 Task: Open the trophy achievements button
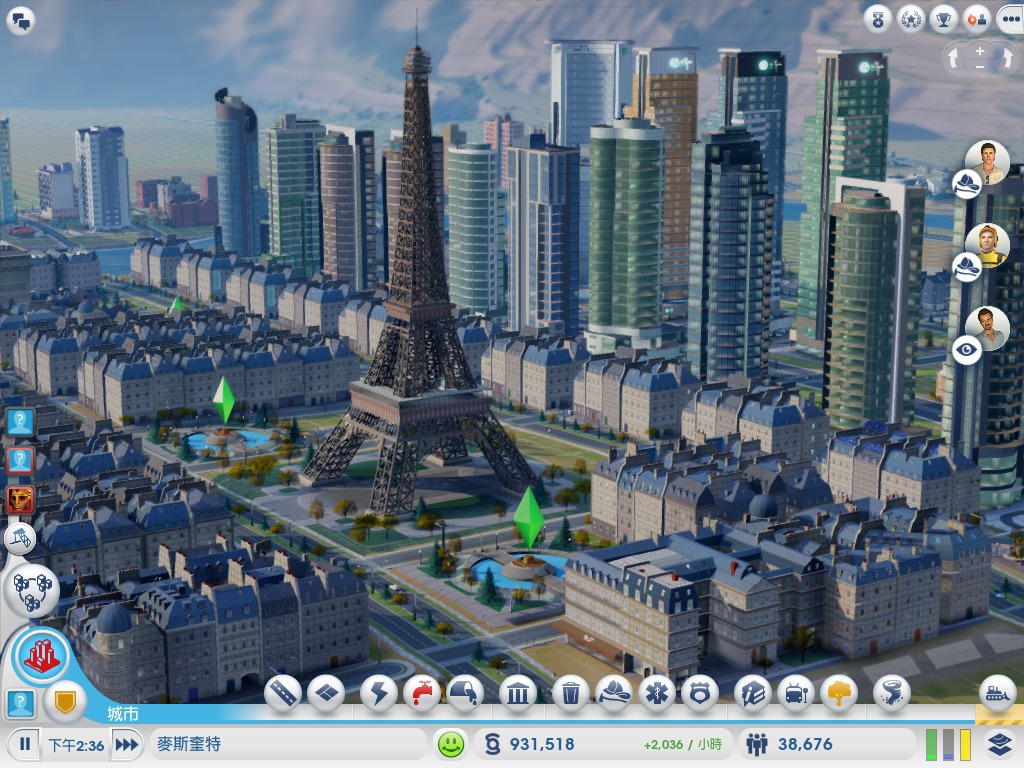tap(943, 18)
